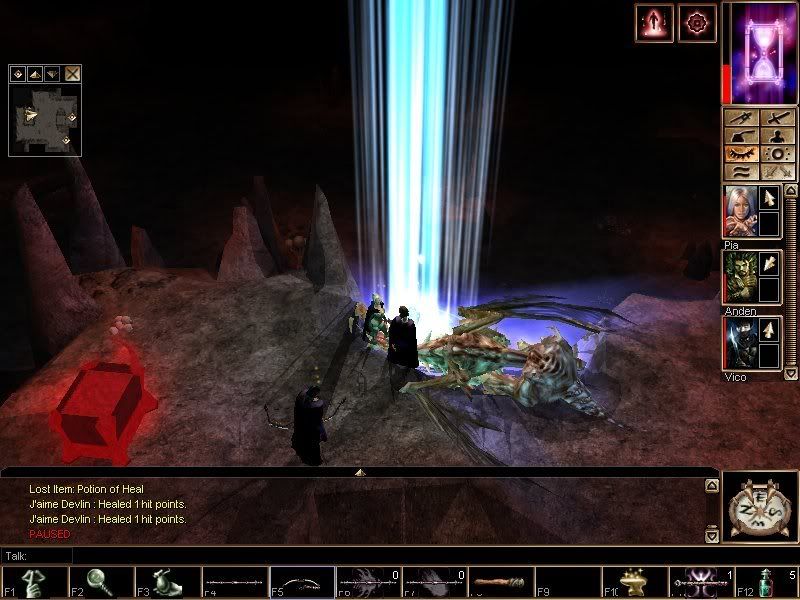Equip the bow in quickslot F5
The width and height of the screenshot is (800, 600).
[301, 582]
